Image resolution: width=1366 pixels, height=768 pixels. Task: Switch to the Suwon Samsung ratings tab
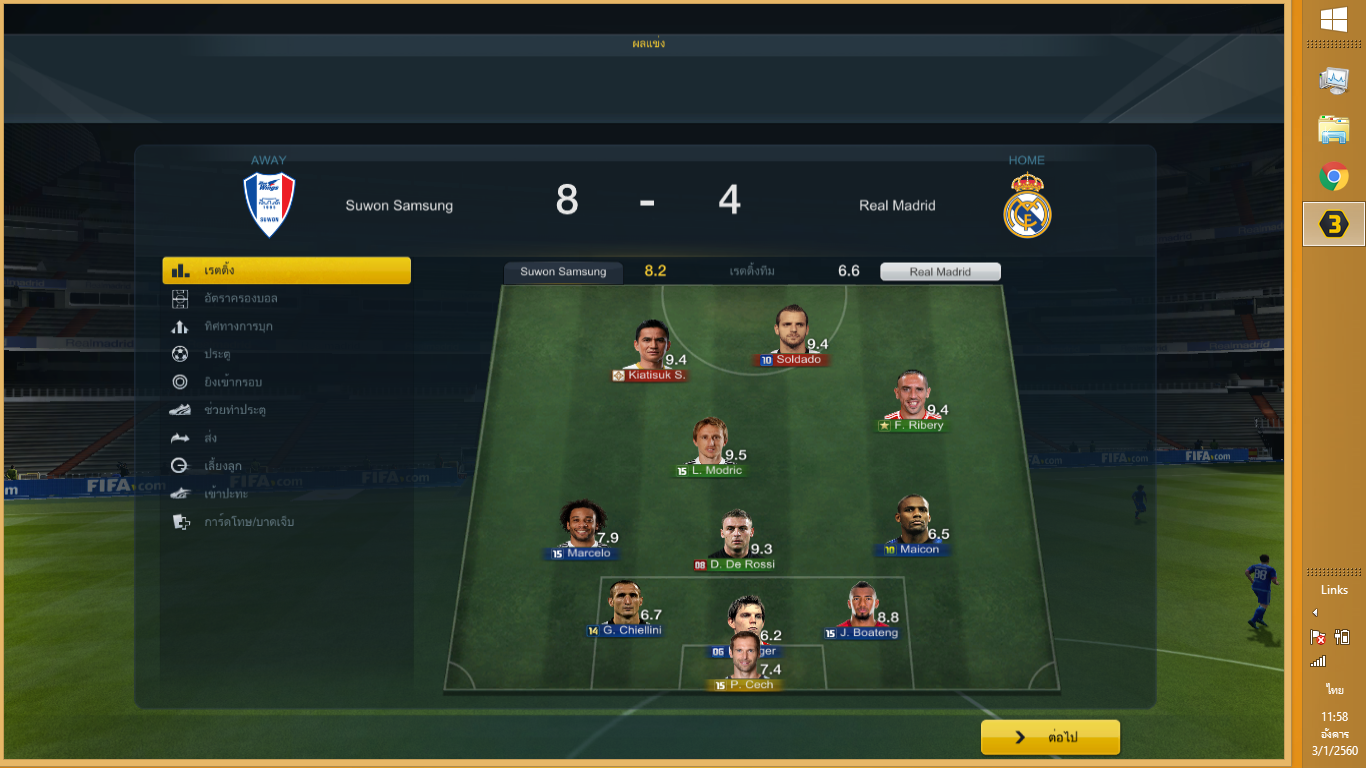pyautogui.click(x=563, y=272)
